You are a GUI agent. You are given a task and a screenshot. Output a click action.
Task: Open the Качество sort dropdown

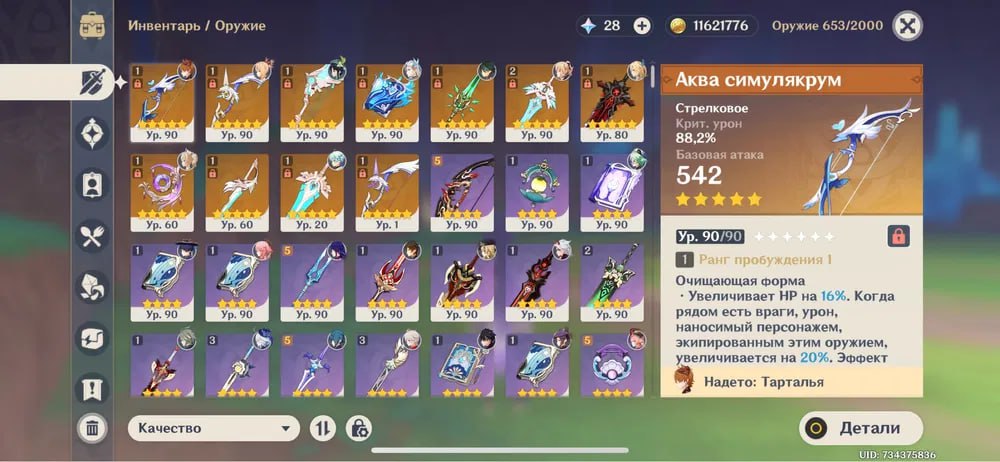coord(214,428)
